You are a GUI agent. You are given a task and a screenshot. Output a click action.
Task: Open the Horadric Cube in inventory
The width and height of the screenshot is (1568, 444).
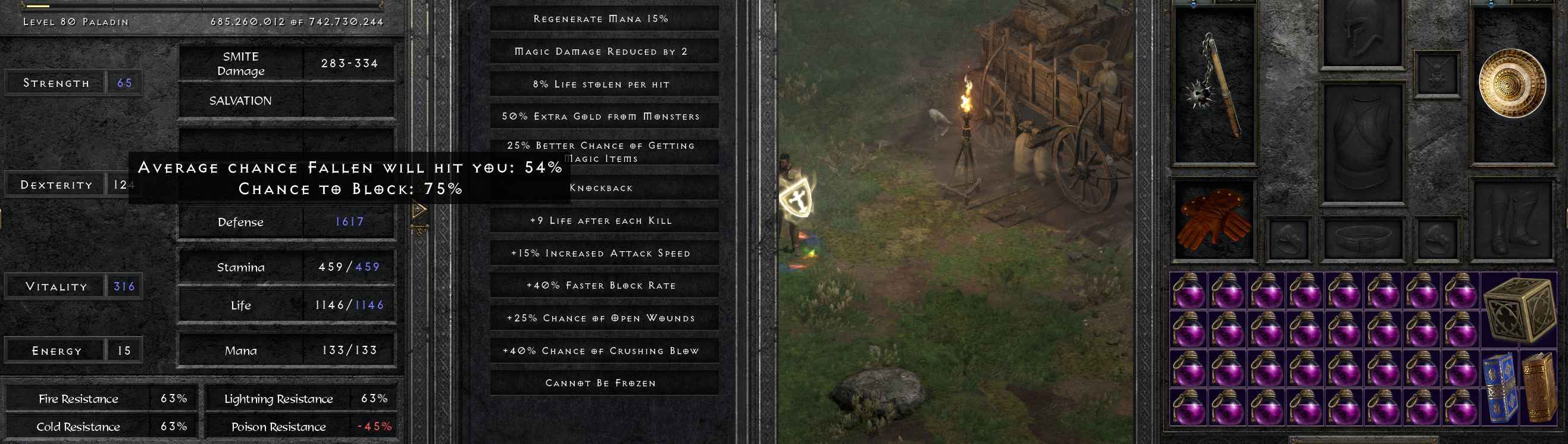pos(1518,309)
